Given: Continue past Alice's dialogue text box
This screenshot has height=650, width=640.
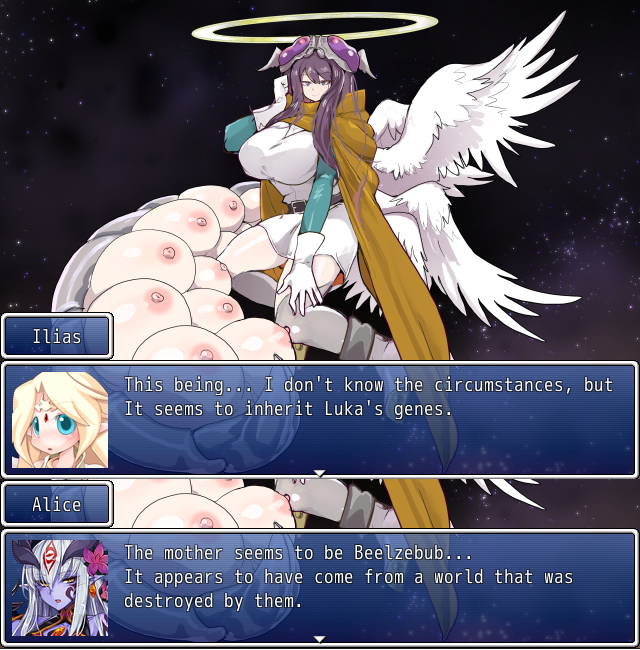Looking at the screenshot, I should (x=320, y=638).
